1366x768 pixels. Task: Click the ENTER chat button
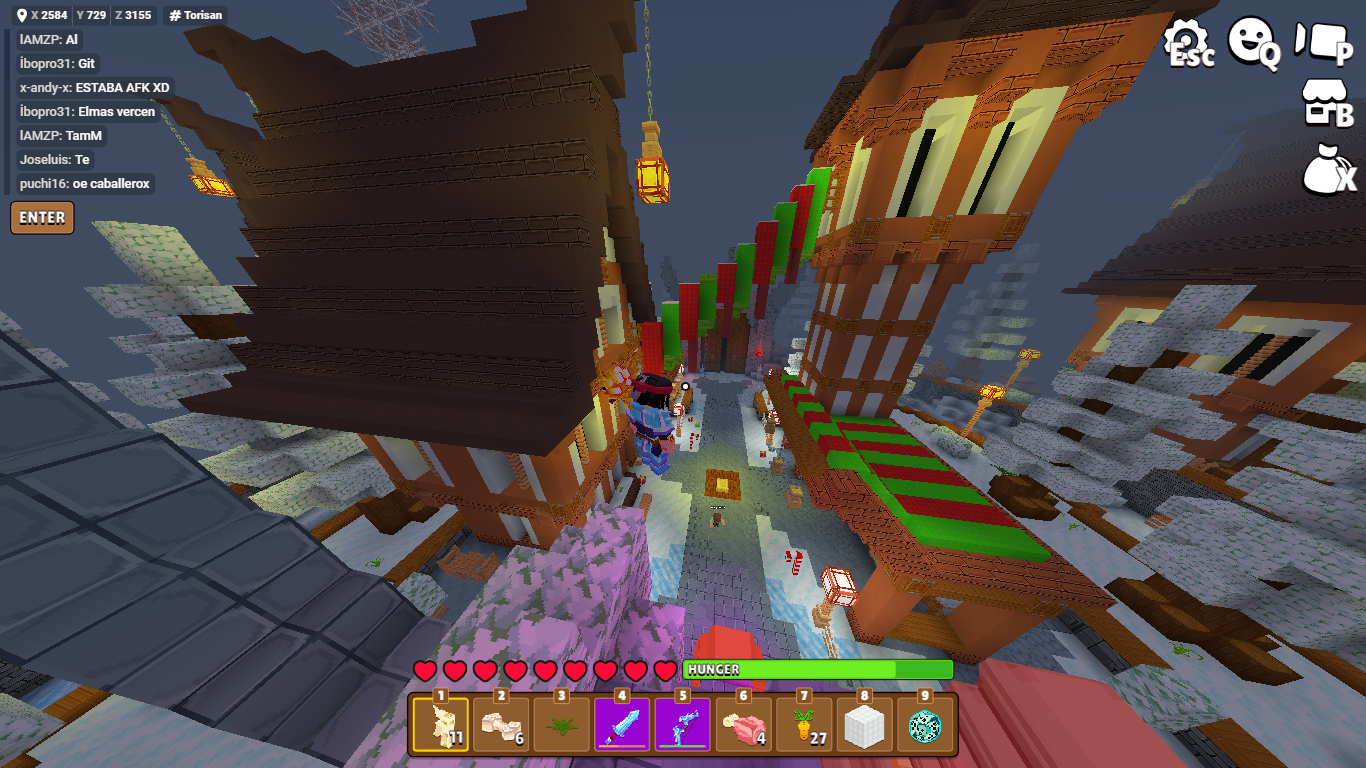pos(42,217)
